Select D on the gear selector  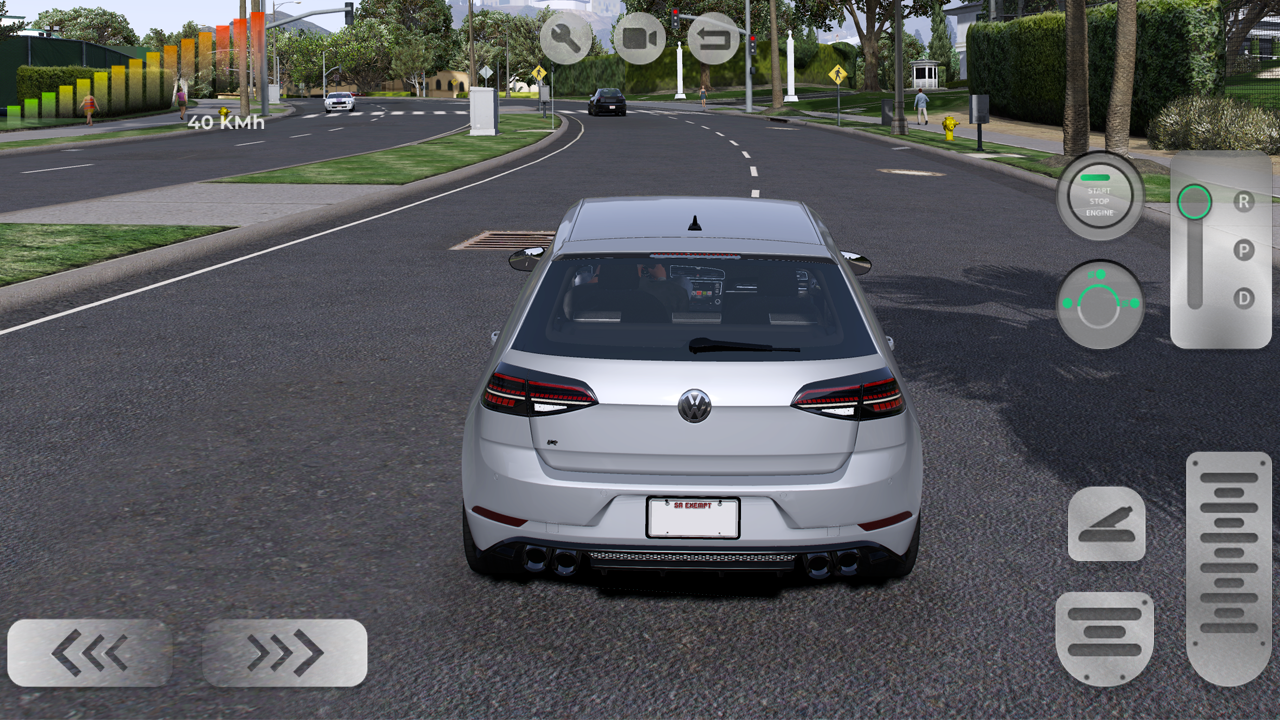[1244, 297]
